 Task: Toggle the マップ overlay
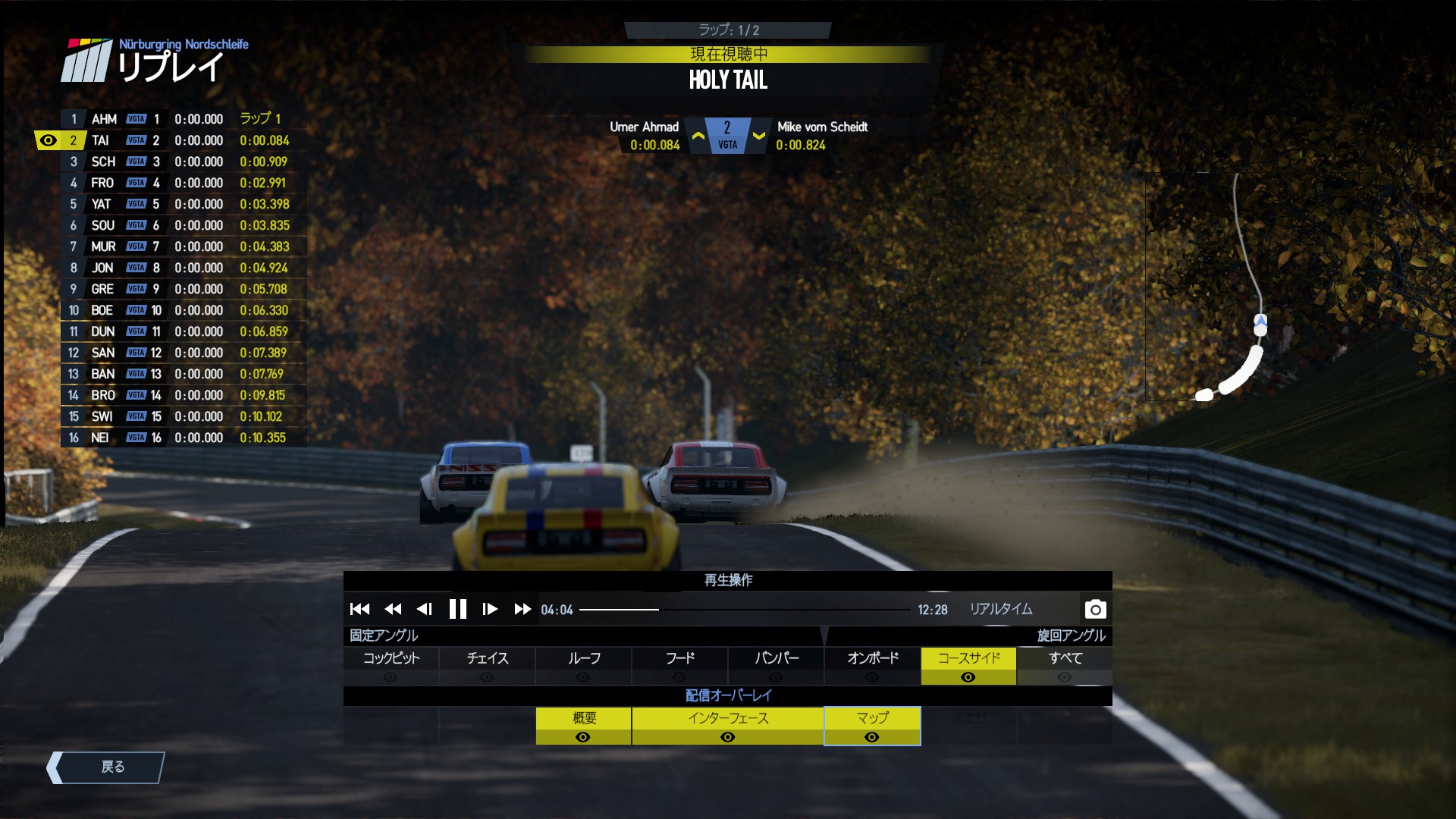872,726
